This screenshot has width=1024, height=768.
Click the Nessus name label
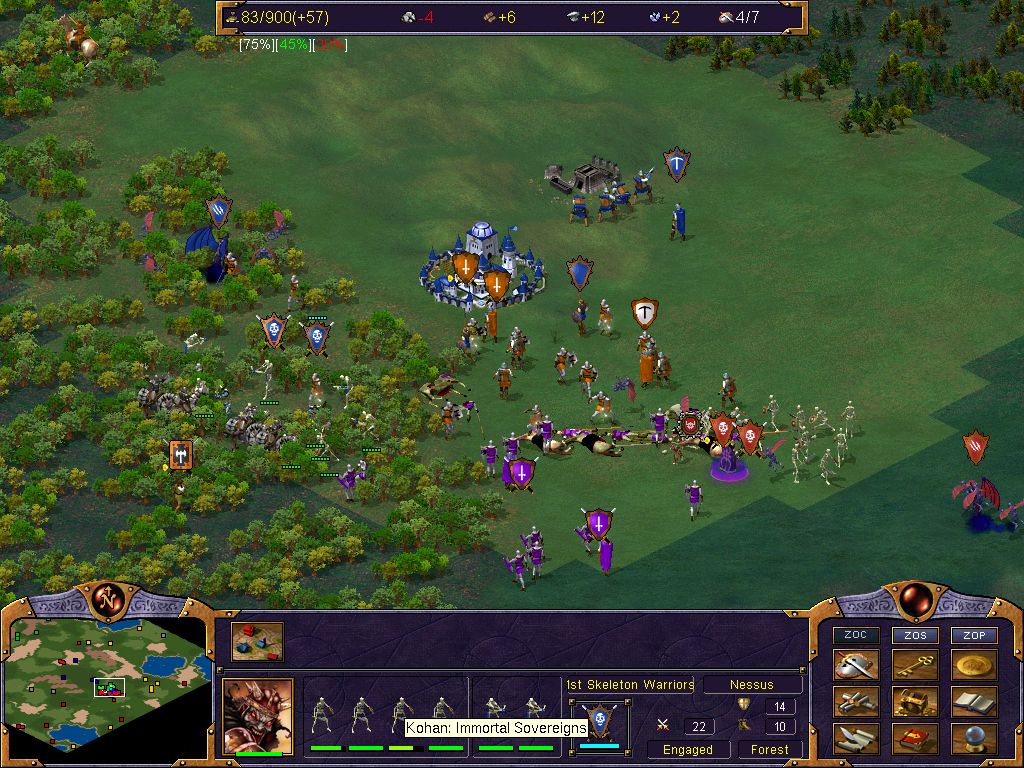pos(752,685)
